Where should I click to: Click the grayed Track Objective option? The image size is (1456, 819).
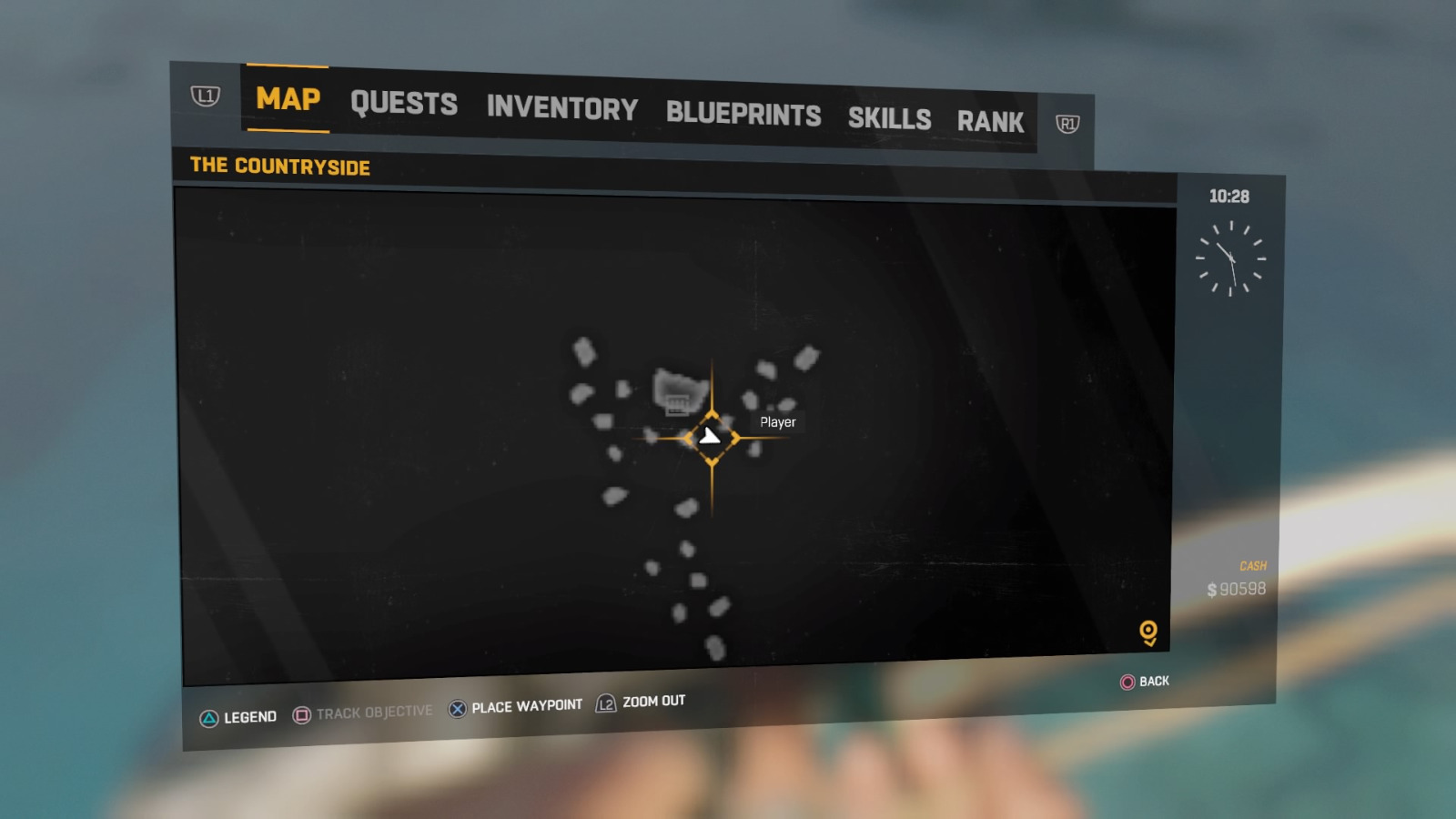click(x=363, y=713)
